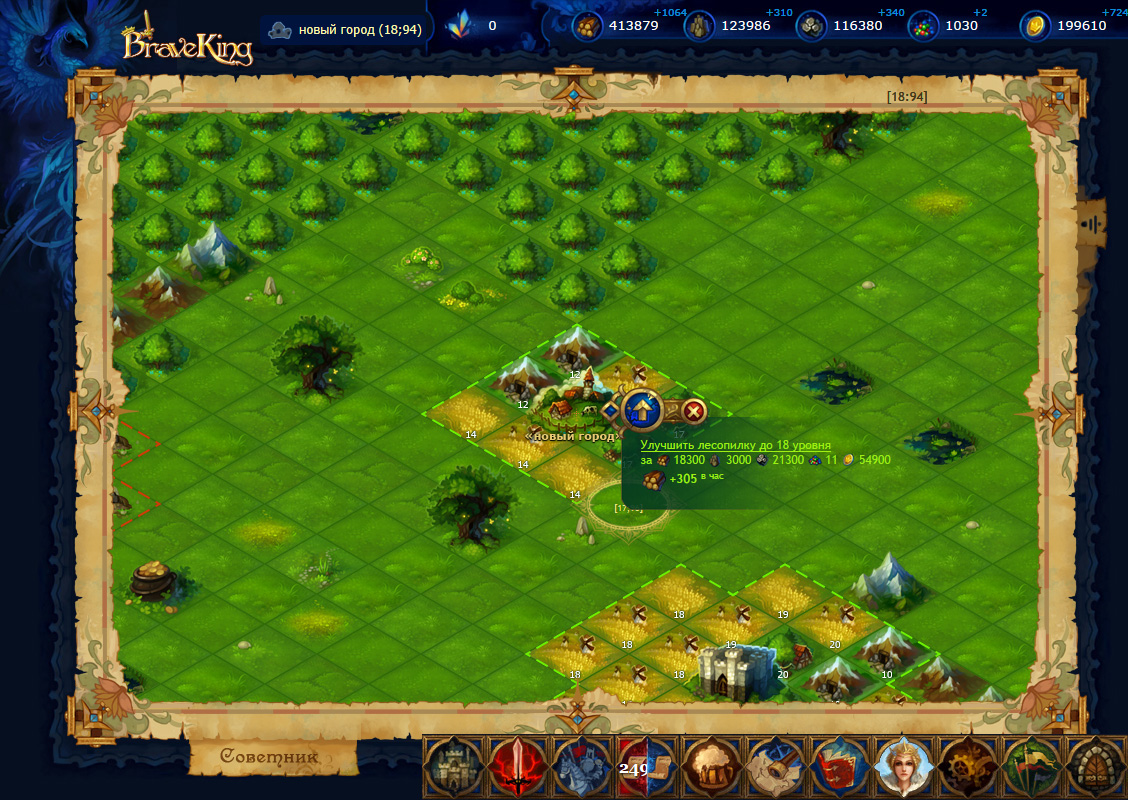Click the crystal icon in the top bar
The height and width of the screenshot is (800, 1128).
click(461, 26)
